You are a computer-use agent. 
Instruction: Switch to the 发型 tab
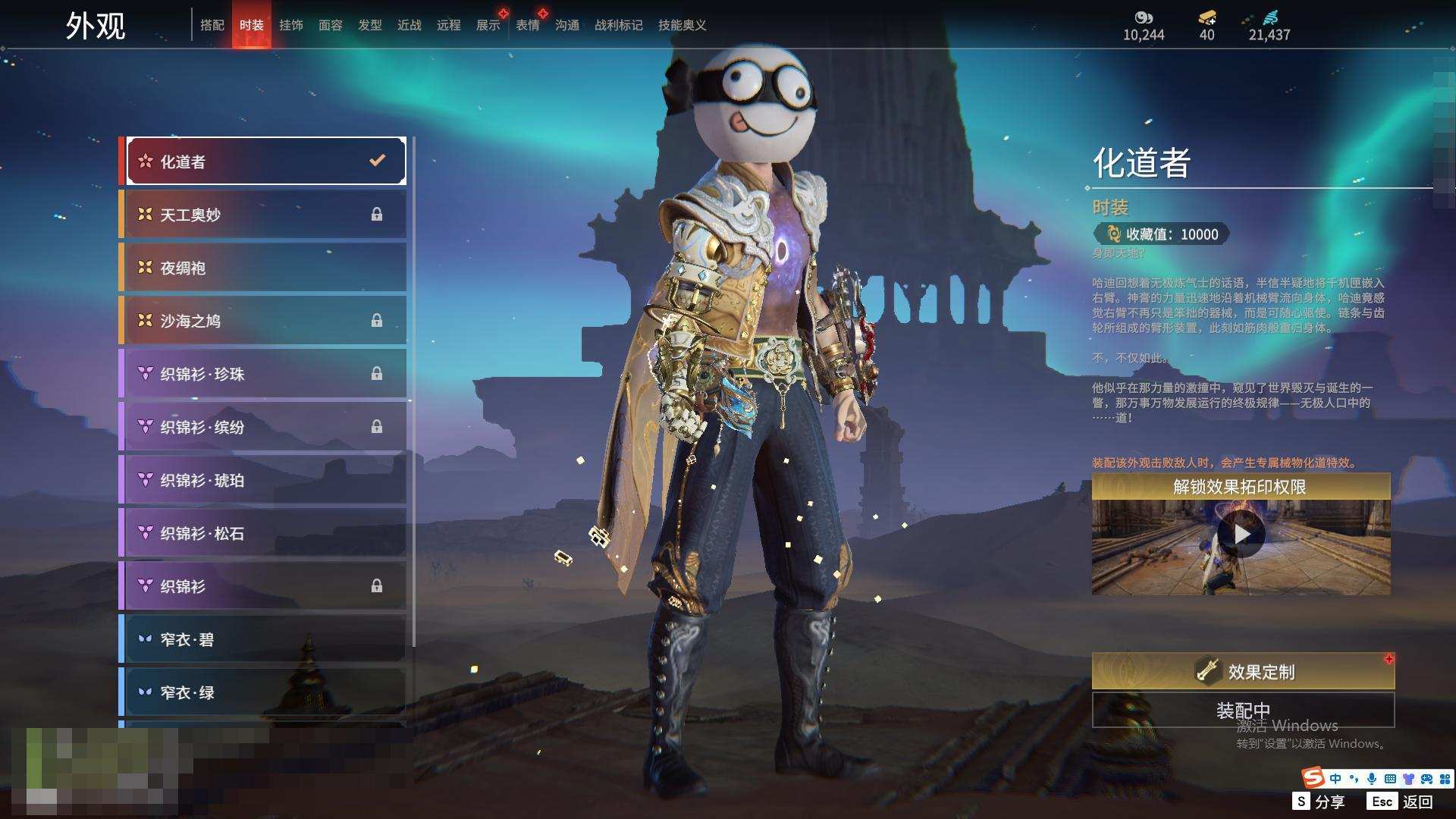[x=370, y=25]
